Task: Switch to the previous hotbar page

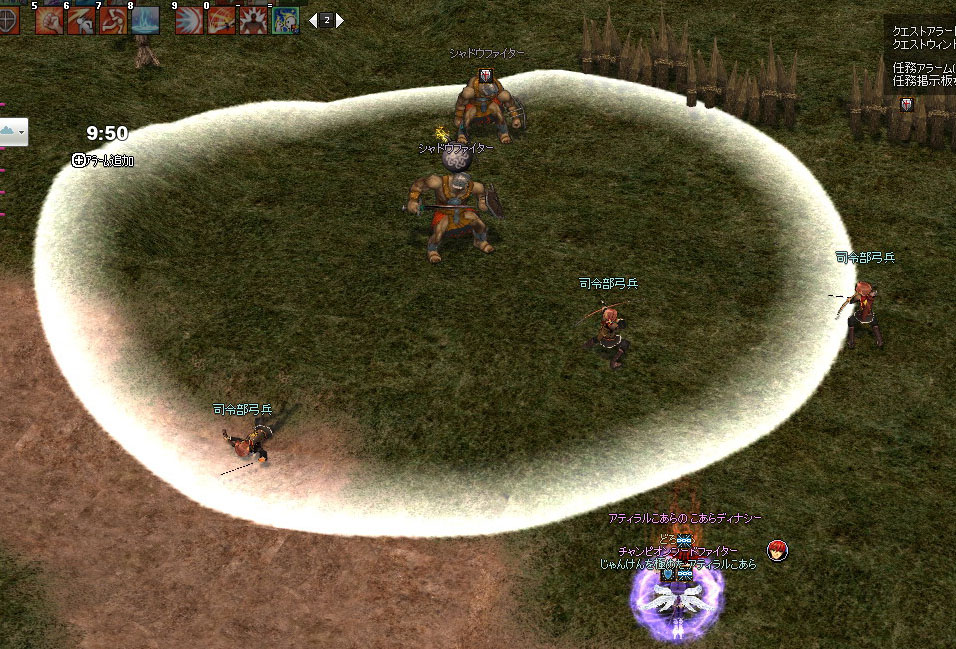Action: (x=313, y=20)
